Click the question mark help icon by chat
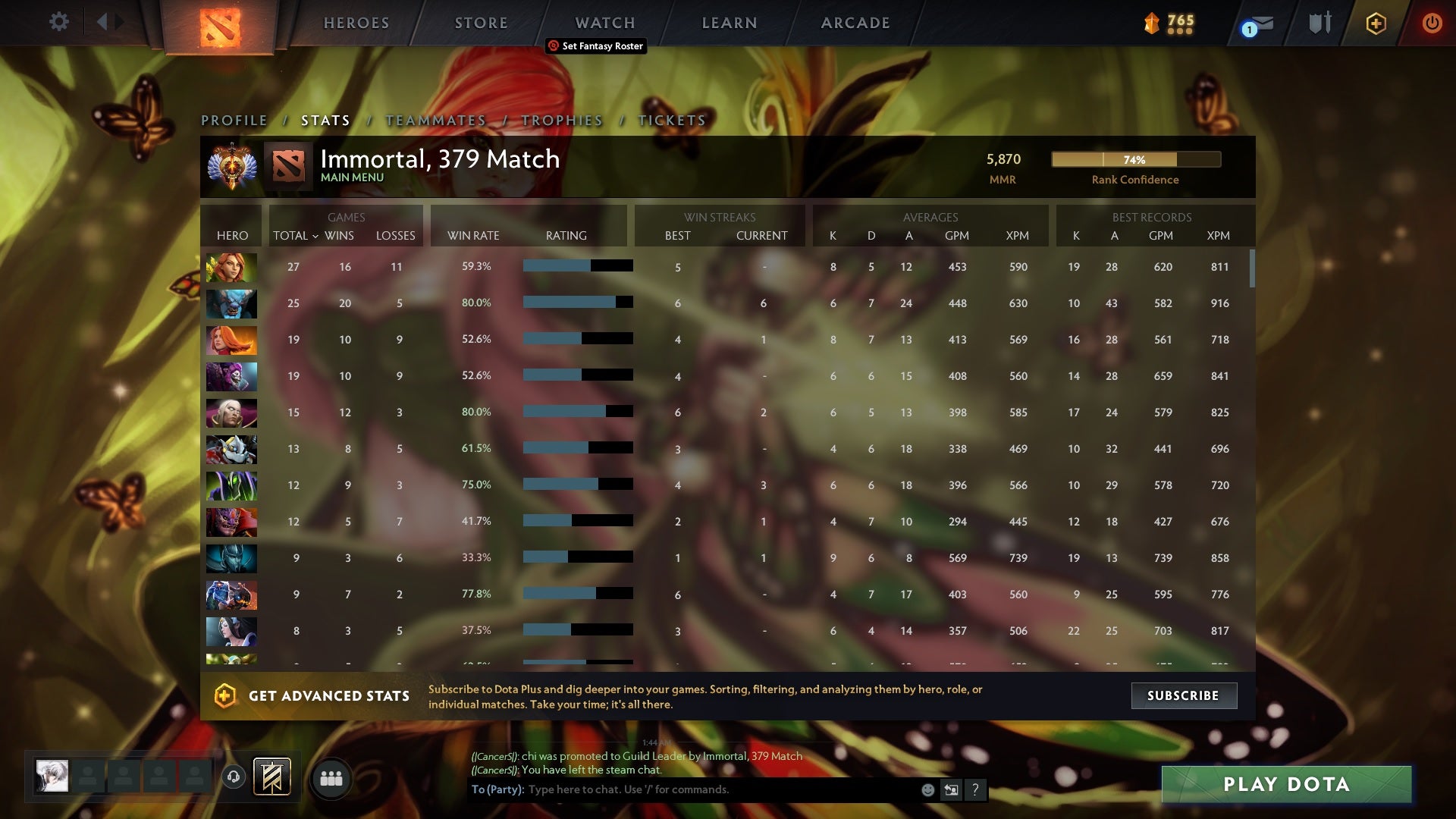The width and height of the screenshot is (1456, 819). click(x=977, y=789)
